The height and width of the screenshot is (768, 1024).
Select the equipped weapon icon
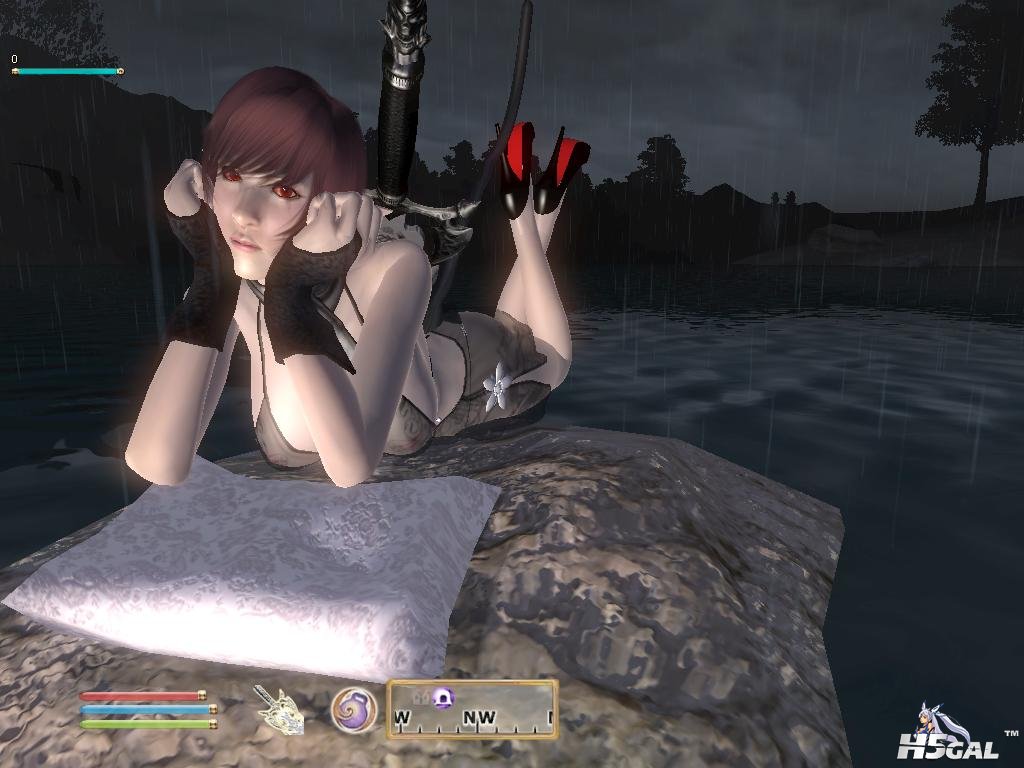(x=280, y=710)
